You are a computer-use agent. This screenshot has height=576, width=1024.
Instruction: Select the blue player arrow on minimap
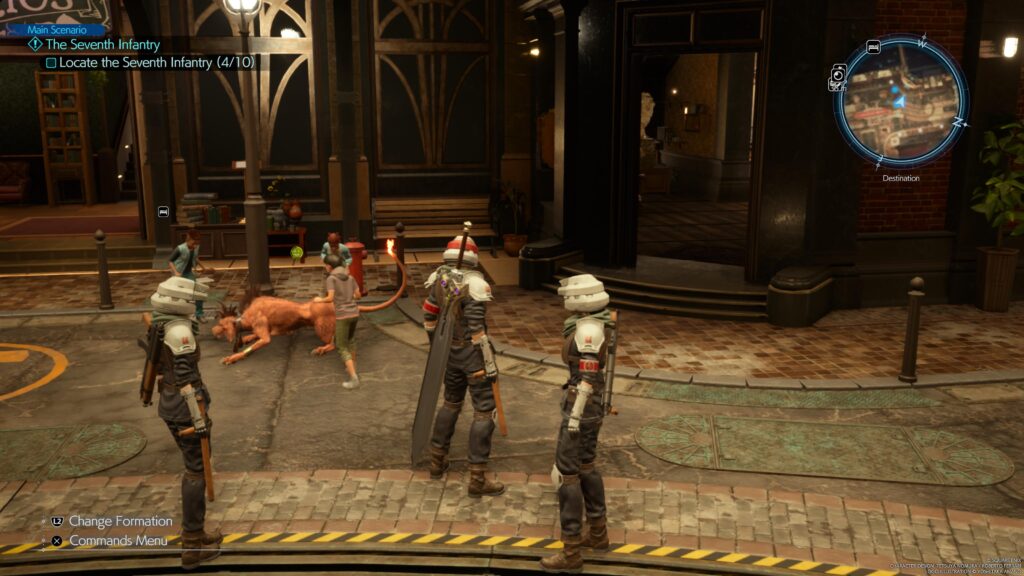(x=898, y=101)
